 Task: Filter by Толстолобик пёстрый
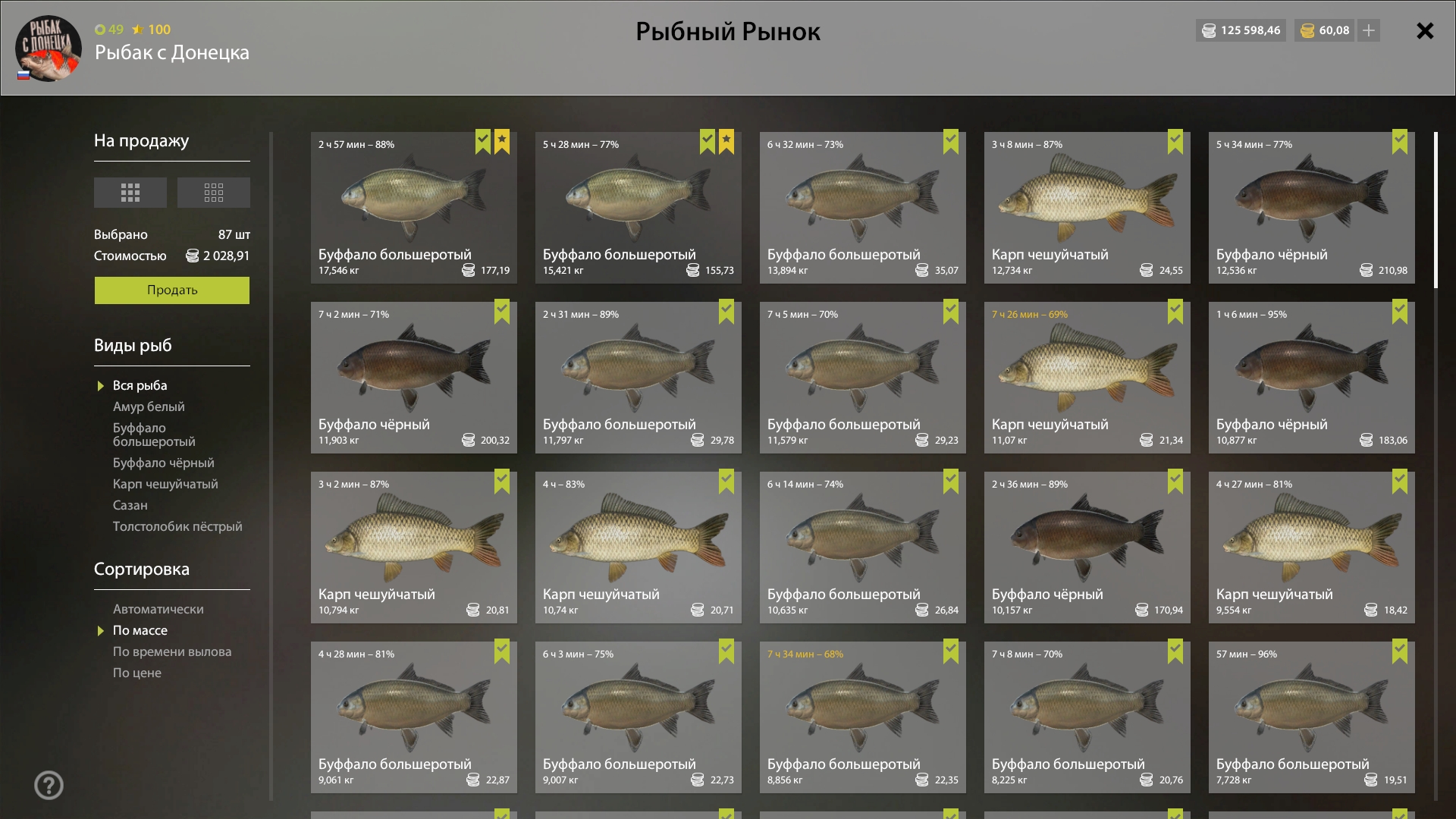point(177,527)
